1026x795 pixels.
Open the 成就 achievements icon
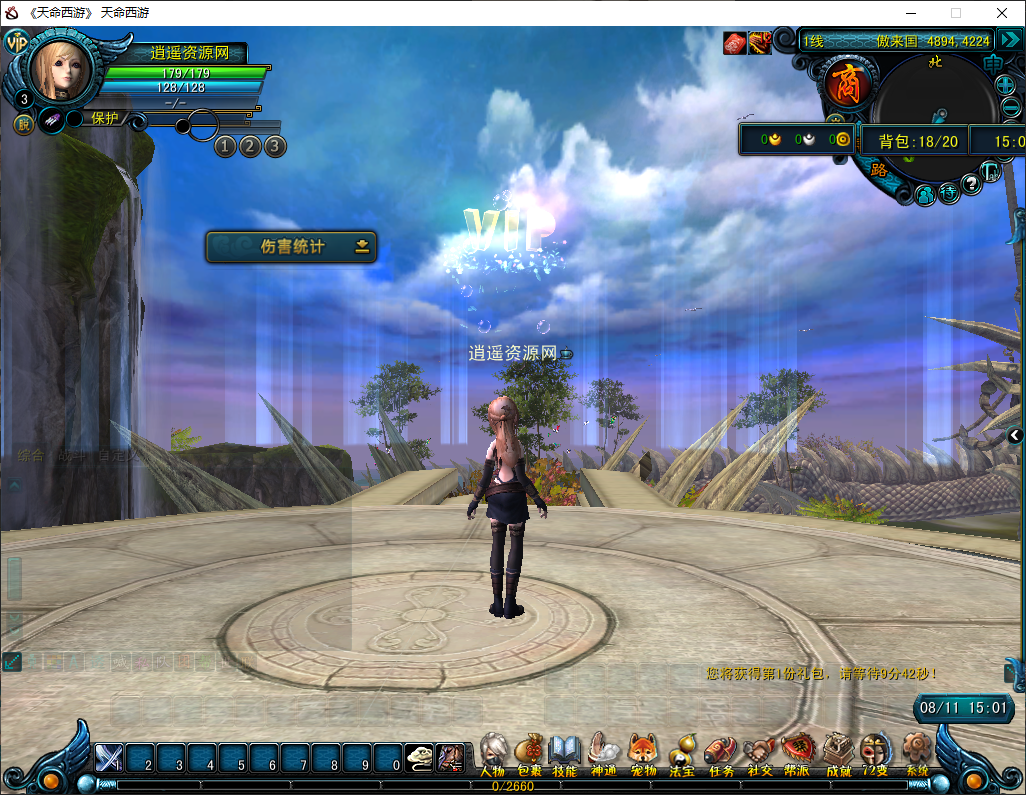click(838, 751)
